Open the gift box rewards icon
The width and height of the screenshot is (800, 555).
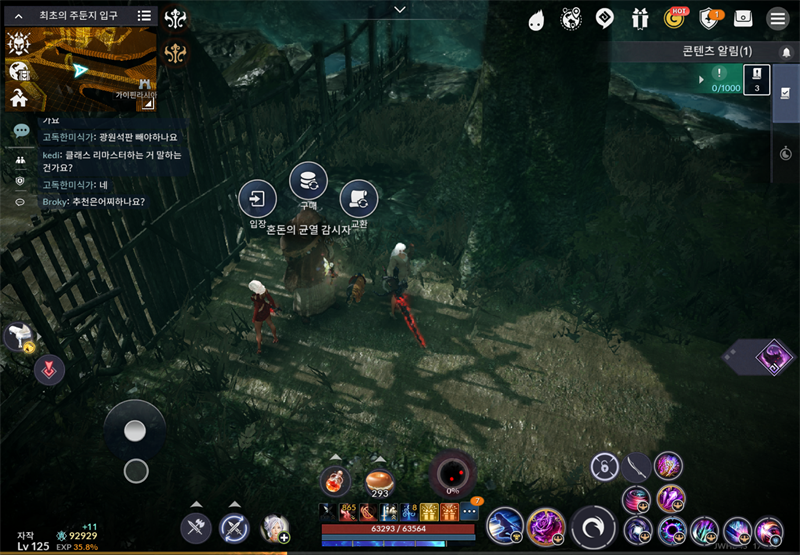point(640,18)
